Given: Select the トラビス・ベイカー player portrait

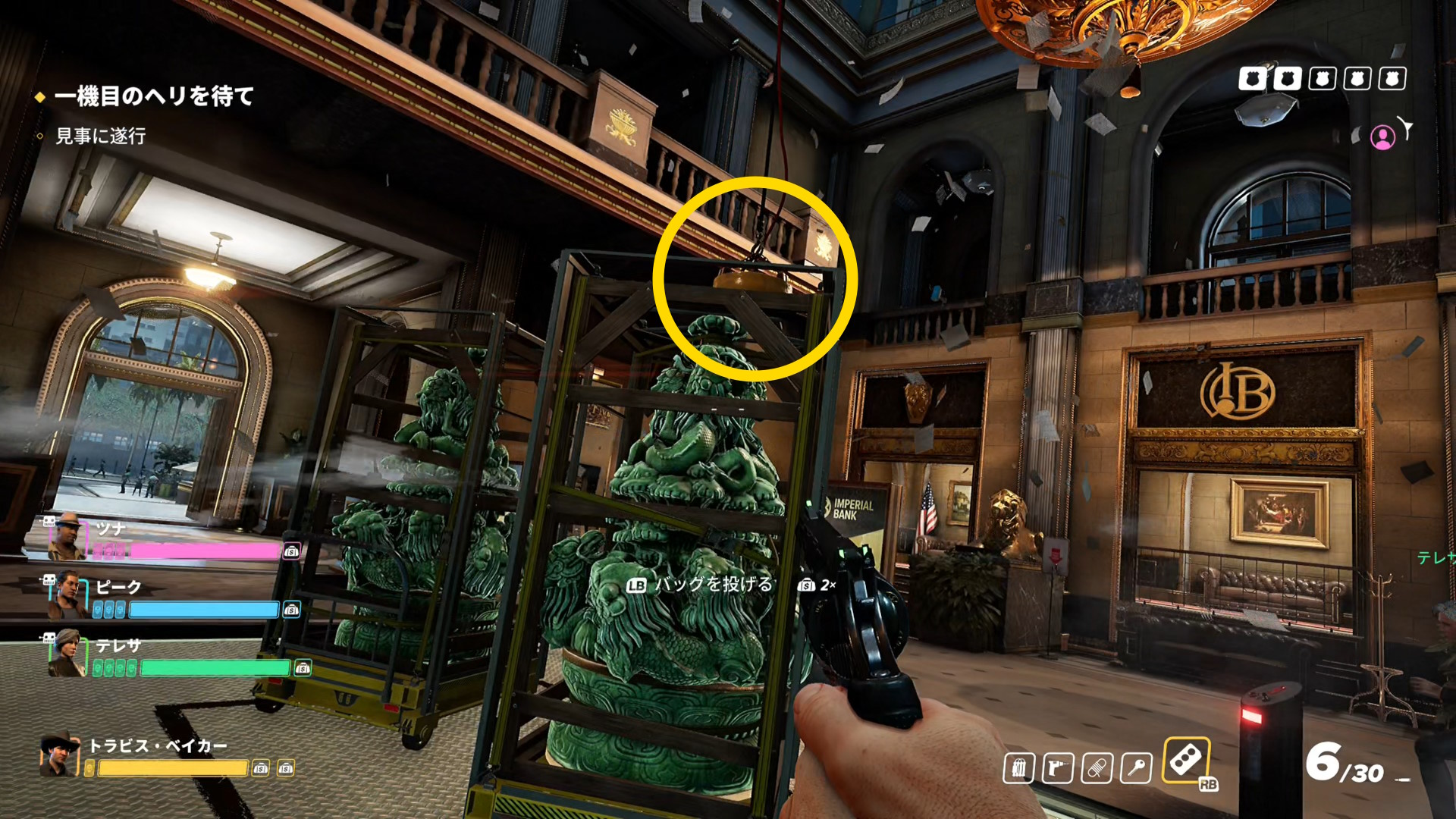Looking at the screenshot, I should [x=59, y=755].
